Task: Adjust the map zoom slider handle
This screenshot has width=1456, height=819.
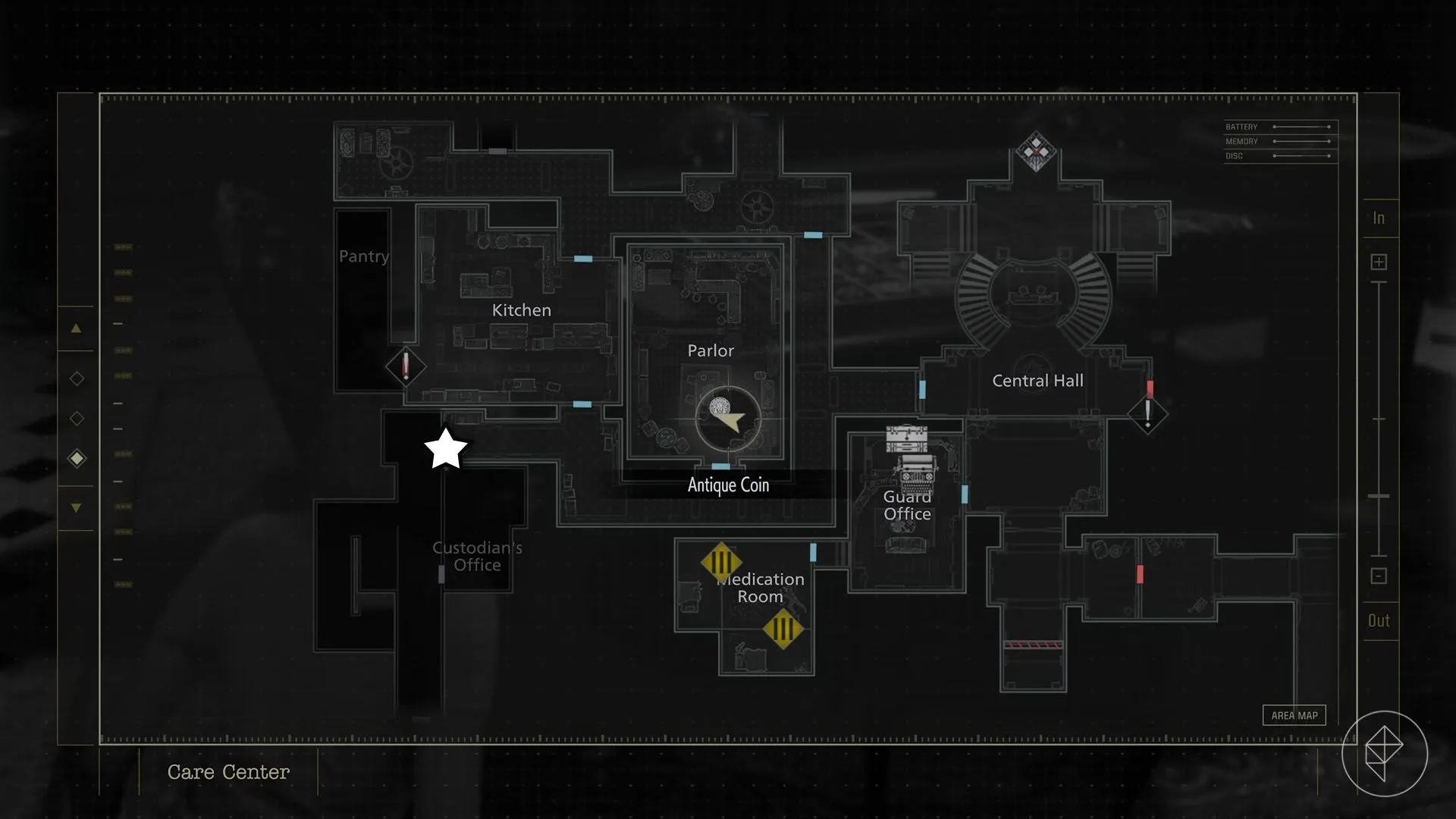Action: click(1379, 496)
